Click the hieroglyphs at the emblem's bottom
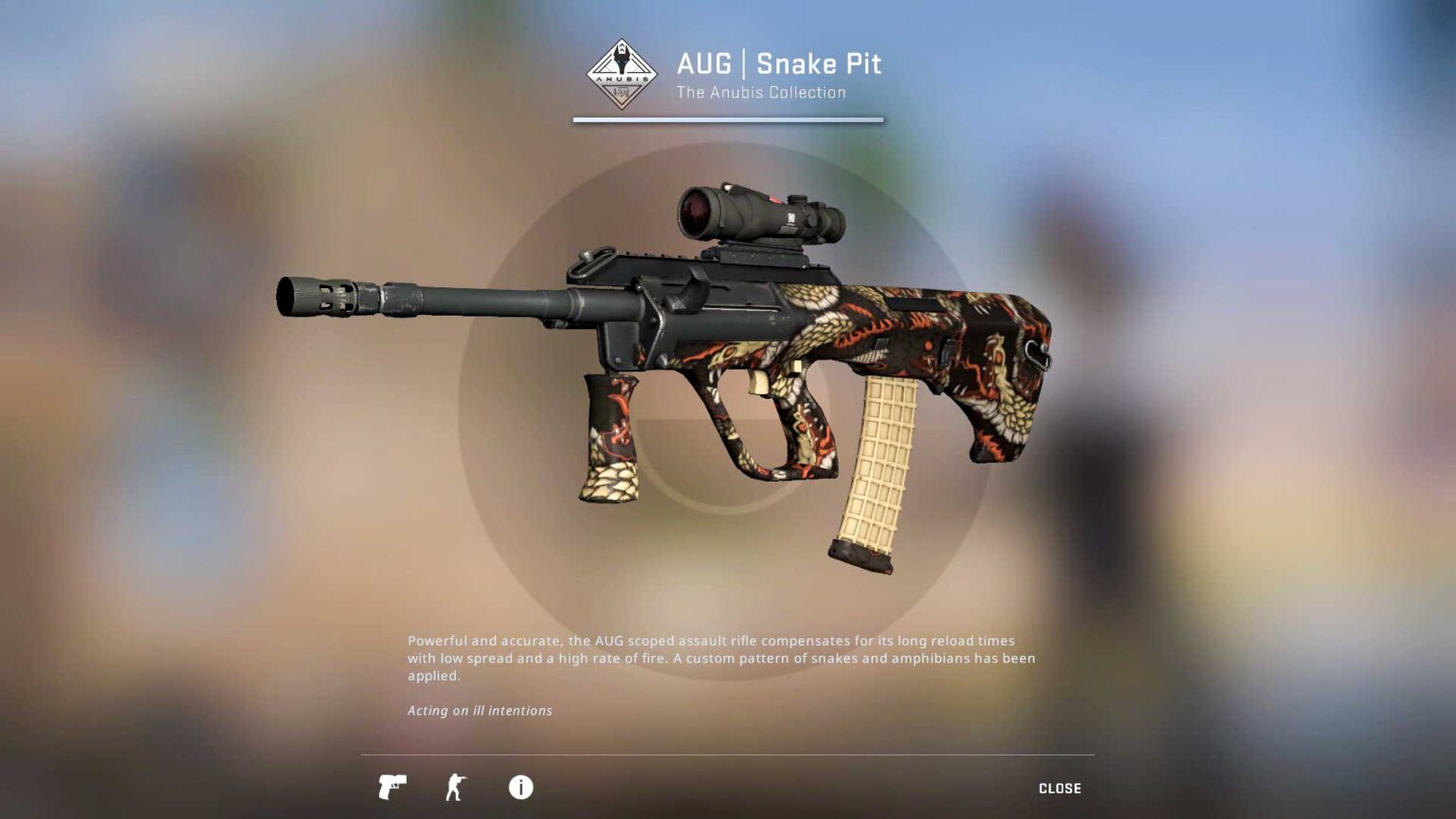This screenshot has height=819, width=1456. pos(622,93)
